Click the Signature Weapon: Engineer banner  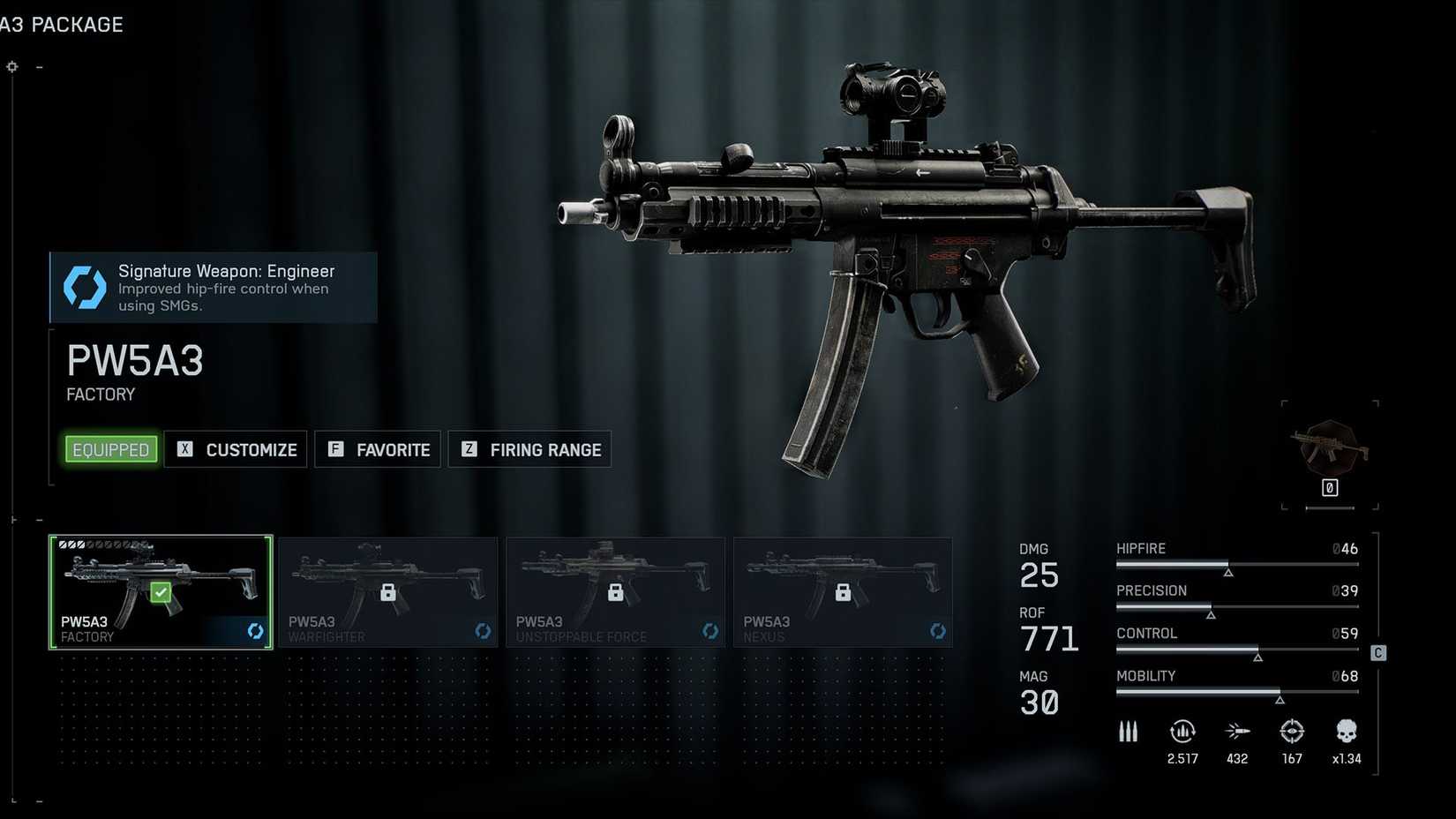pyautogui.click(x=214, y=288)
